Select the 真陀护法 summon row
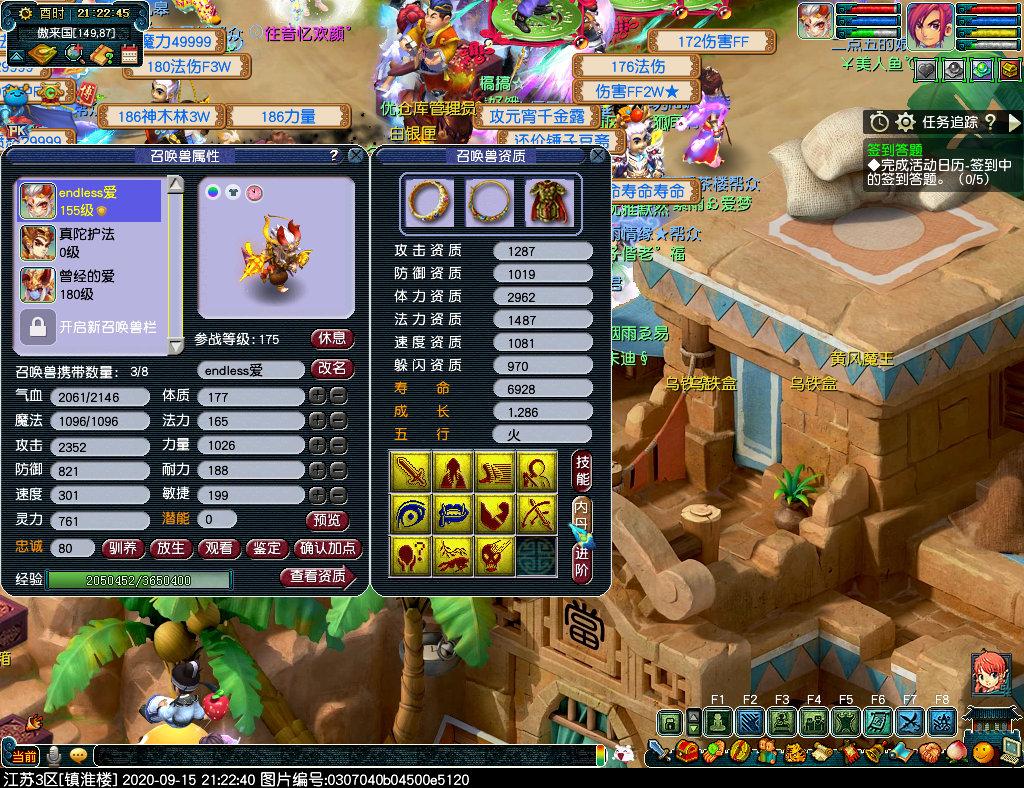This screenshot has height=788, width=1024. (x=90, y=243)
